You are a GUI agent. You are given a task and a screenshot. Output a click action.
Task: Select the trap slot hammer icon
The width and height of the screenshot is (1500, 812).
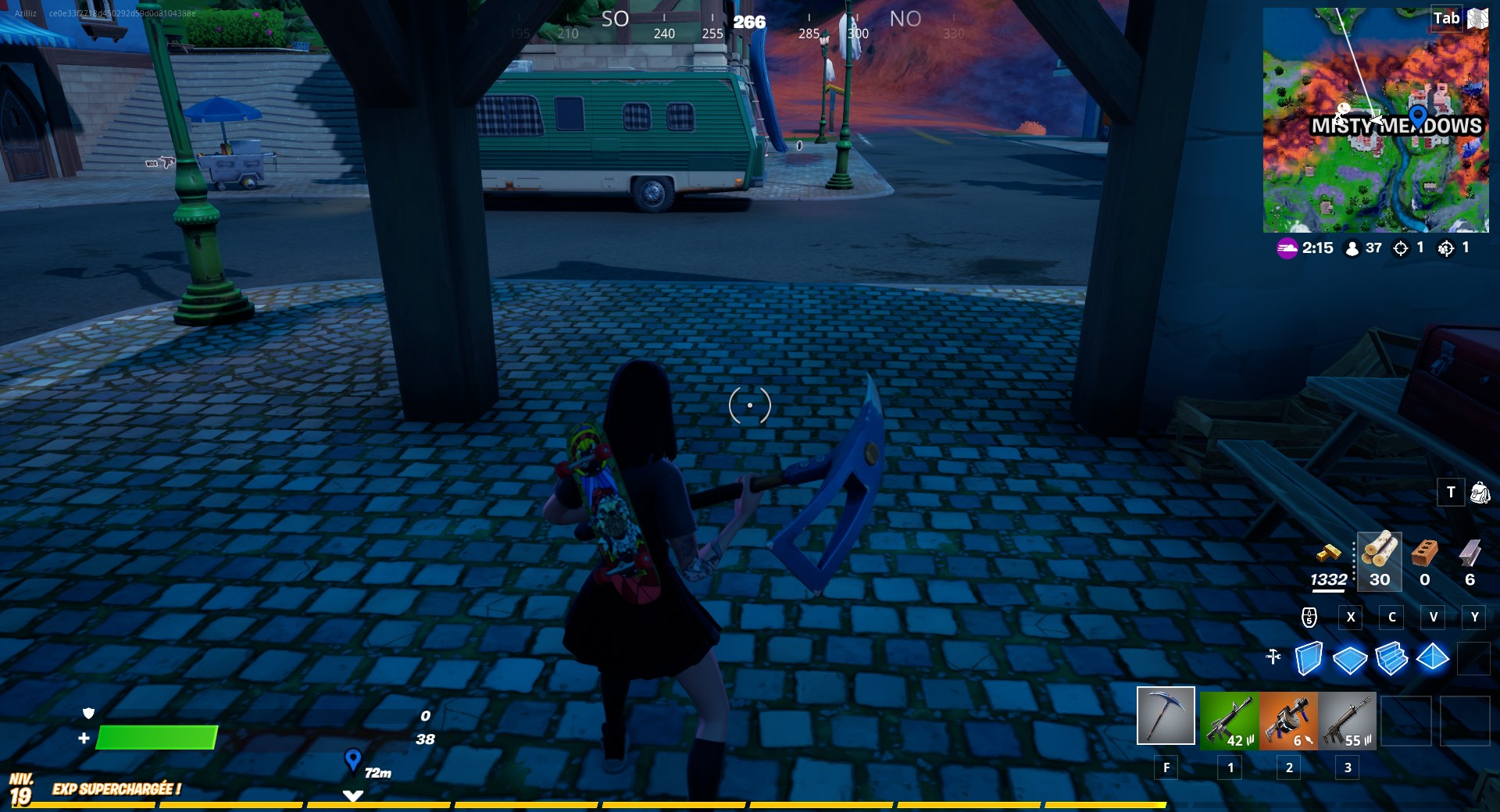coord(1273,658)
